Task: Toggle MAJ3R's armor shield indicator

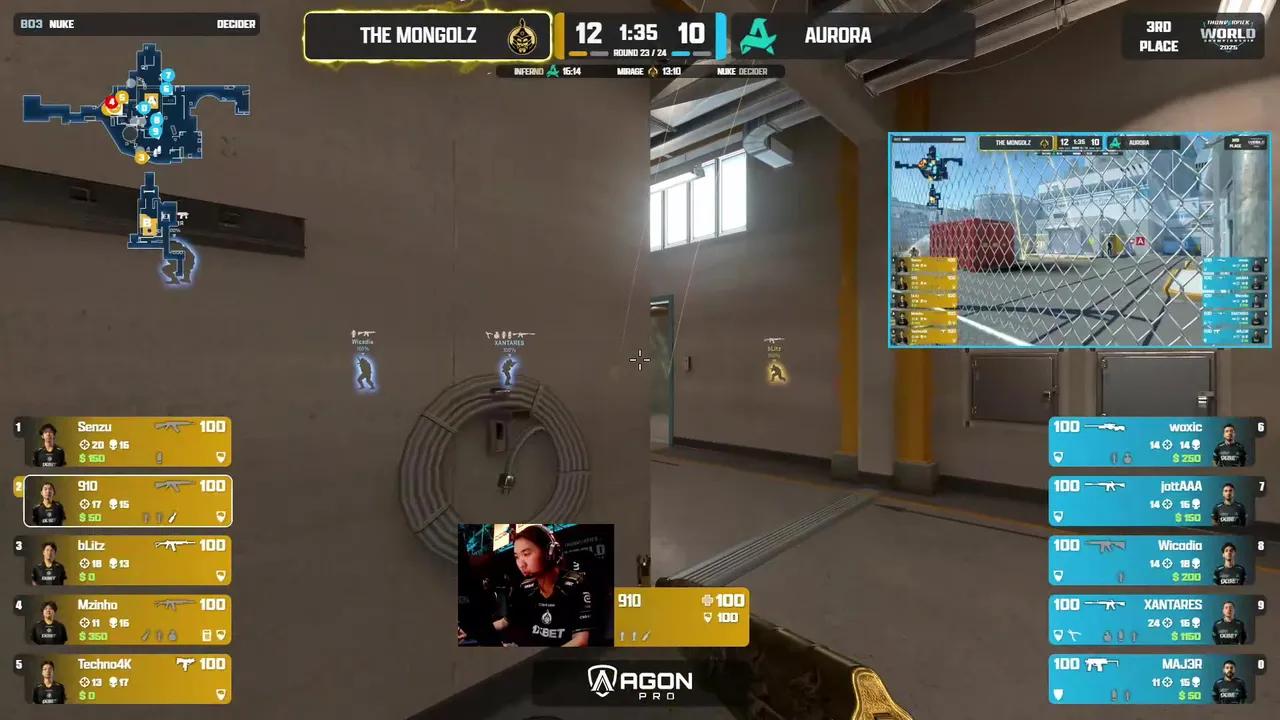Action: pos(1057,694)
